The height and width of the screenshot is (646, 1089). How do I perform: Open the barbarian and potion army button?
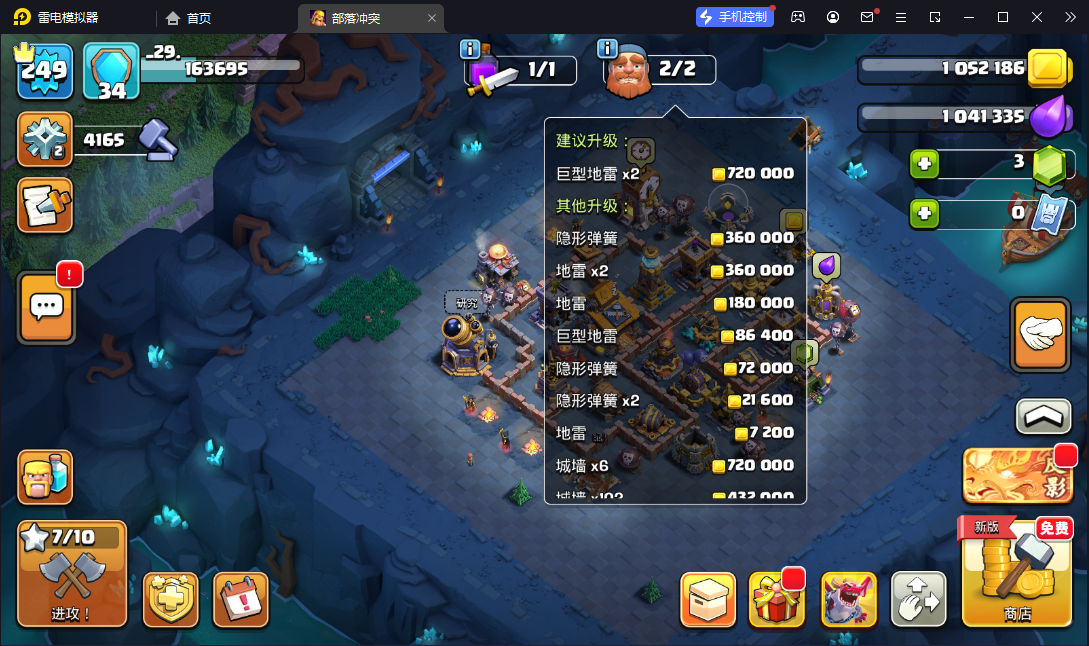pyautogui.click(x=45, y=477)
